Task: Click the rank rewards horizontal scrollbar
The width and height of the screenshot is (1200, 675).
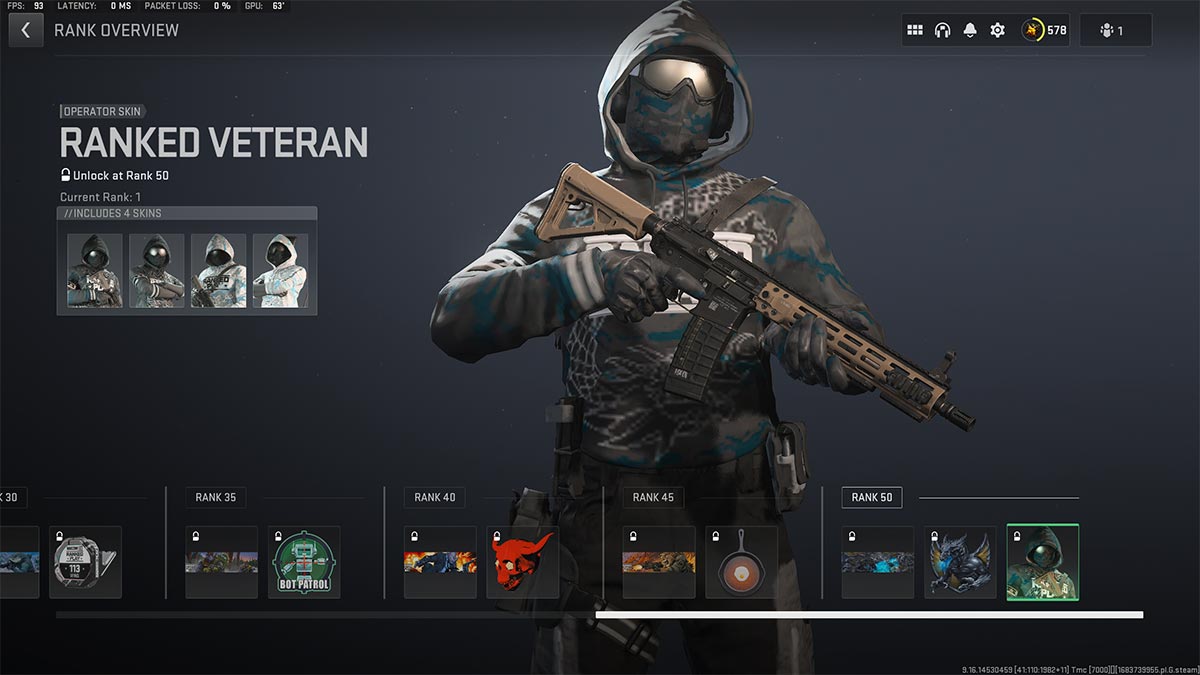Action: [x=868, y=615]
